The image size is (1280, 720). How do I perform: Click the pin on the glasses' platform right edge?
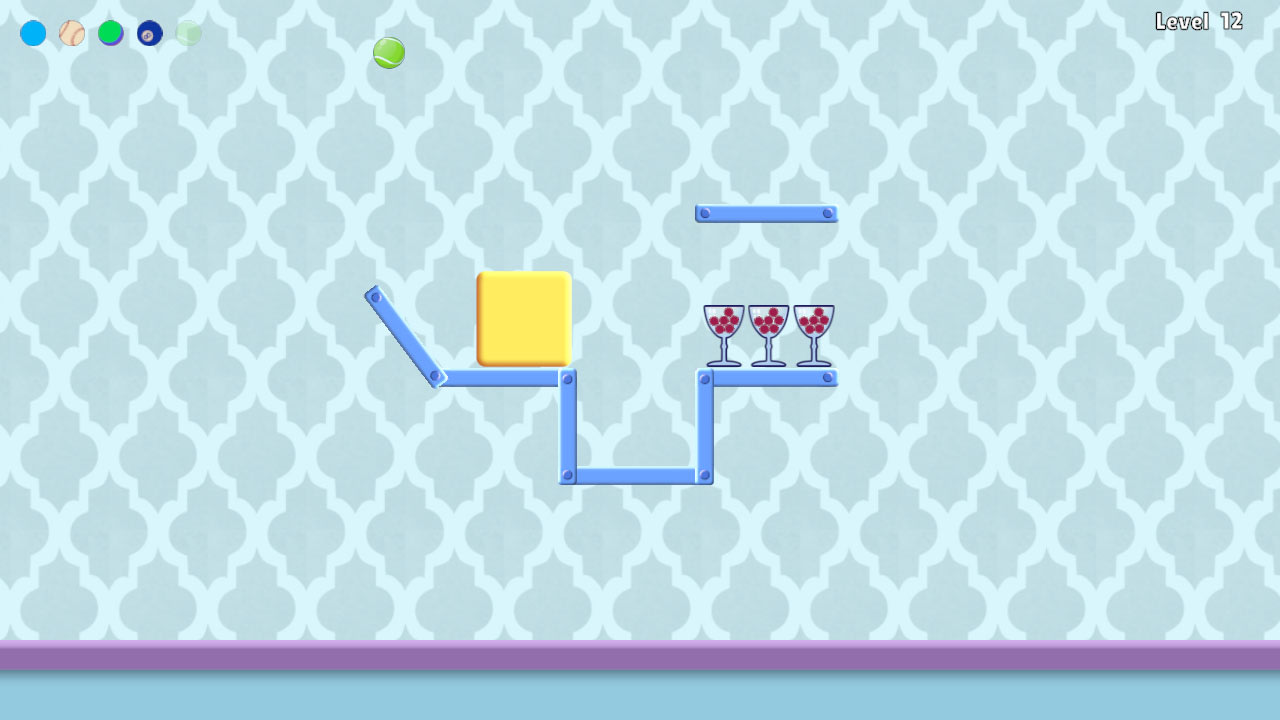click(x=828, y=380)
